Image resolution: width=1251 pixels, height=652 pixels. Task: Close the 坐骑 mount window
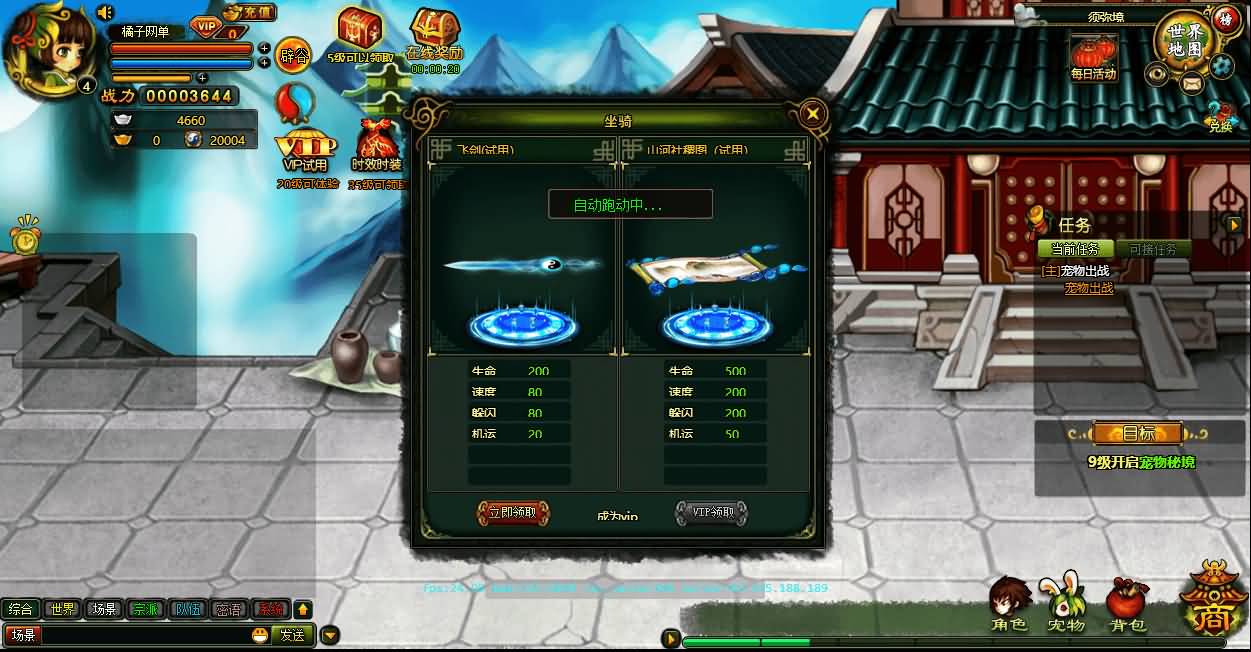click(x=814, y=113)
